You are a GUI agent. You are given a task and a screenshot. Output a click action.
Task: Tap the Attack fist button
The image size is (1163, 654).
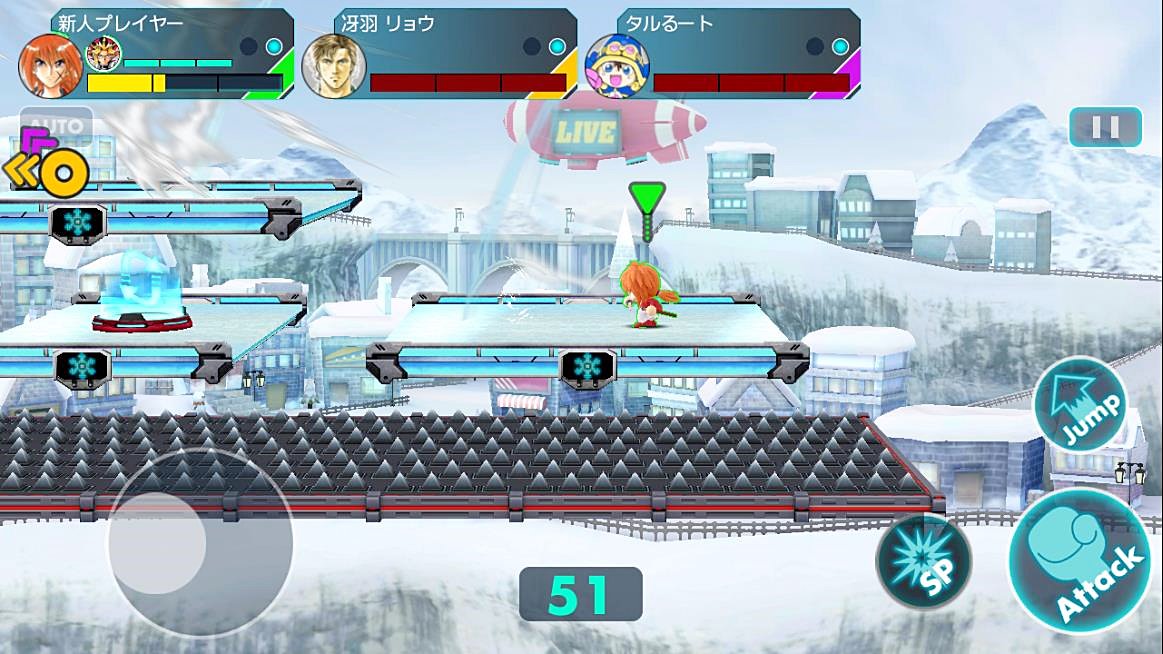click(x=1078, y=560)
